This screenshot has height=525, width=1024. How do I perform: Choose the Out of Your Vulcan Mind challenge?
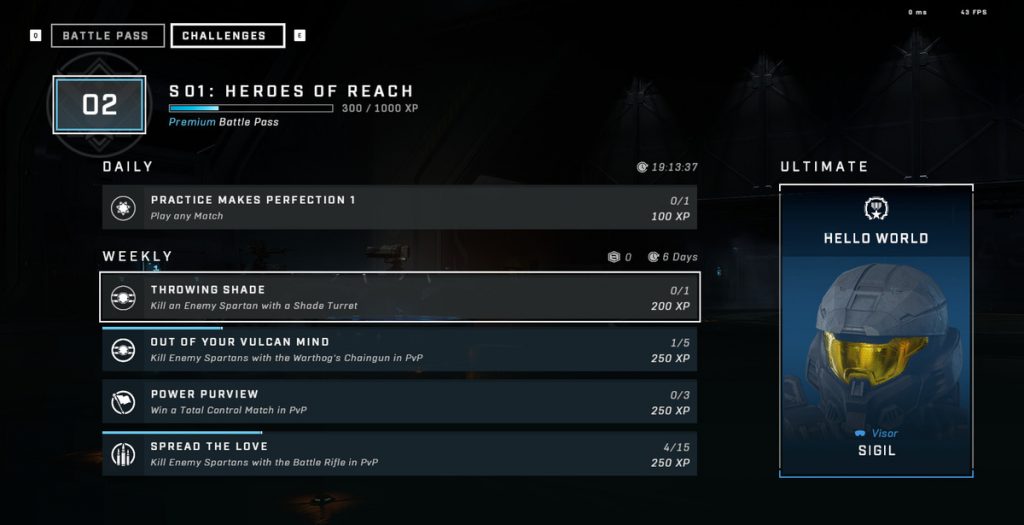(399, 350)
